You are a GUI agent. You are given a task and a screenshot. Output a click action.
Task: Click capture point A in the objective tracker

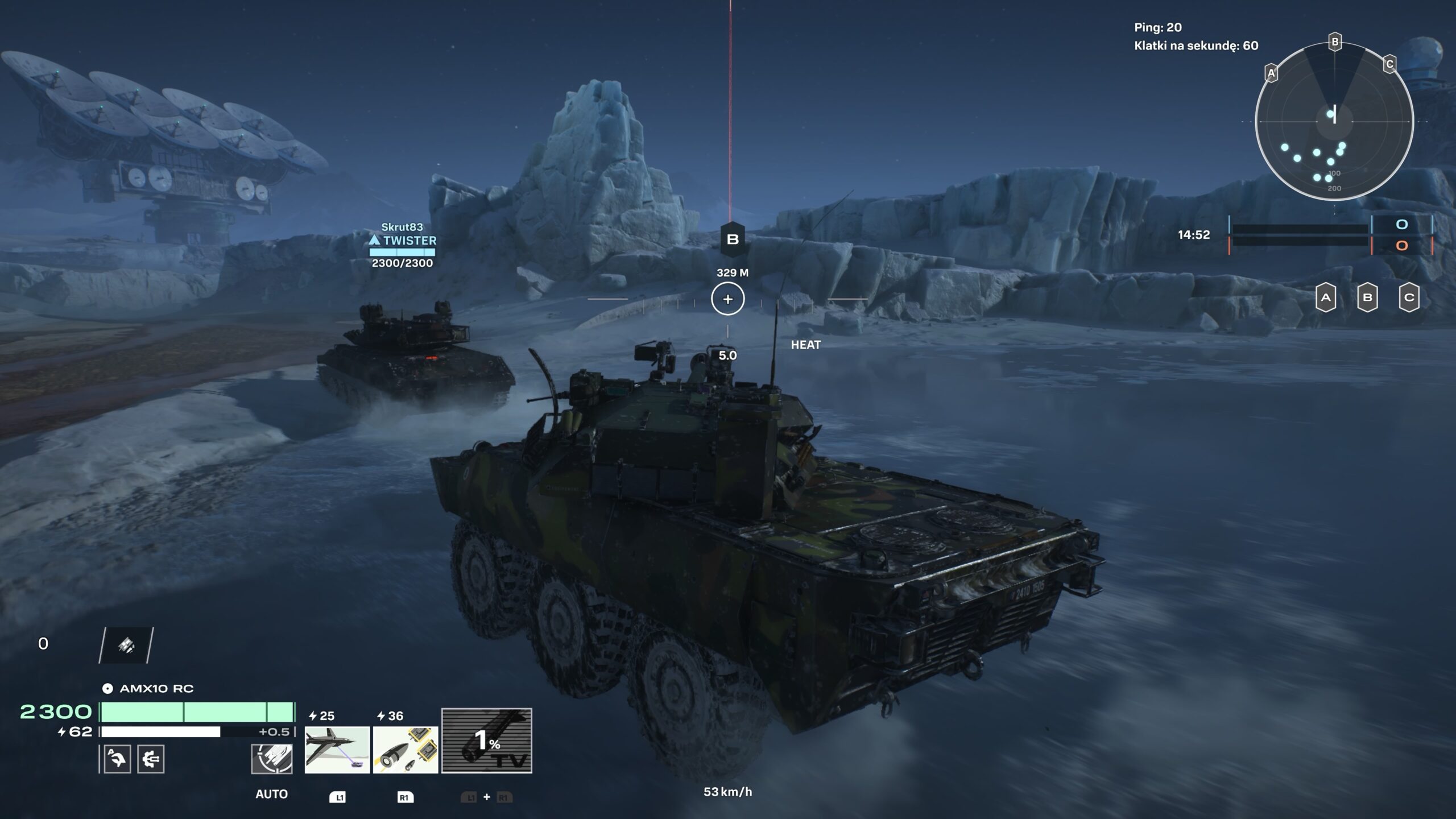click(1326, 297)
